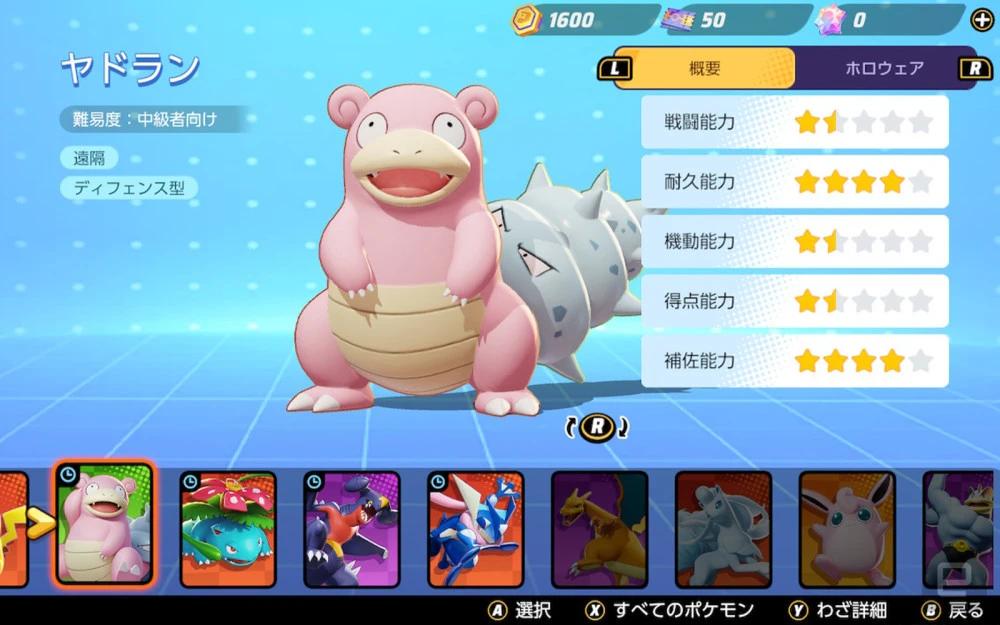
Task: Click the plus button beside the currencies
Action: [x=982, y=20]
